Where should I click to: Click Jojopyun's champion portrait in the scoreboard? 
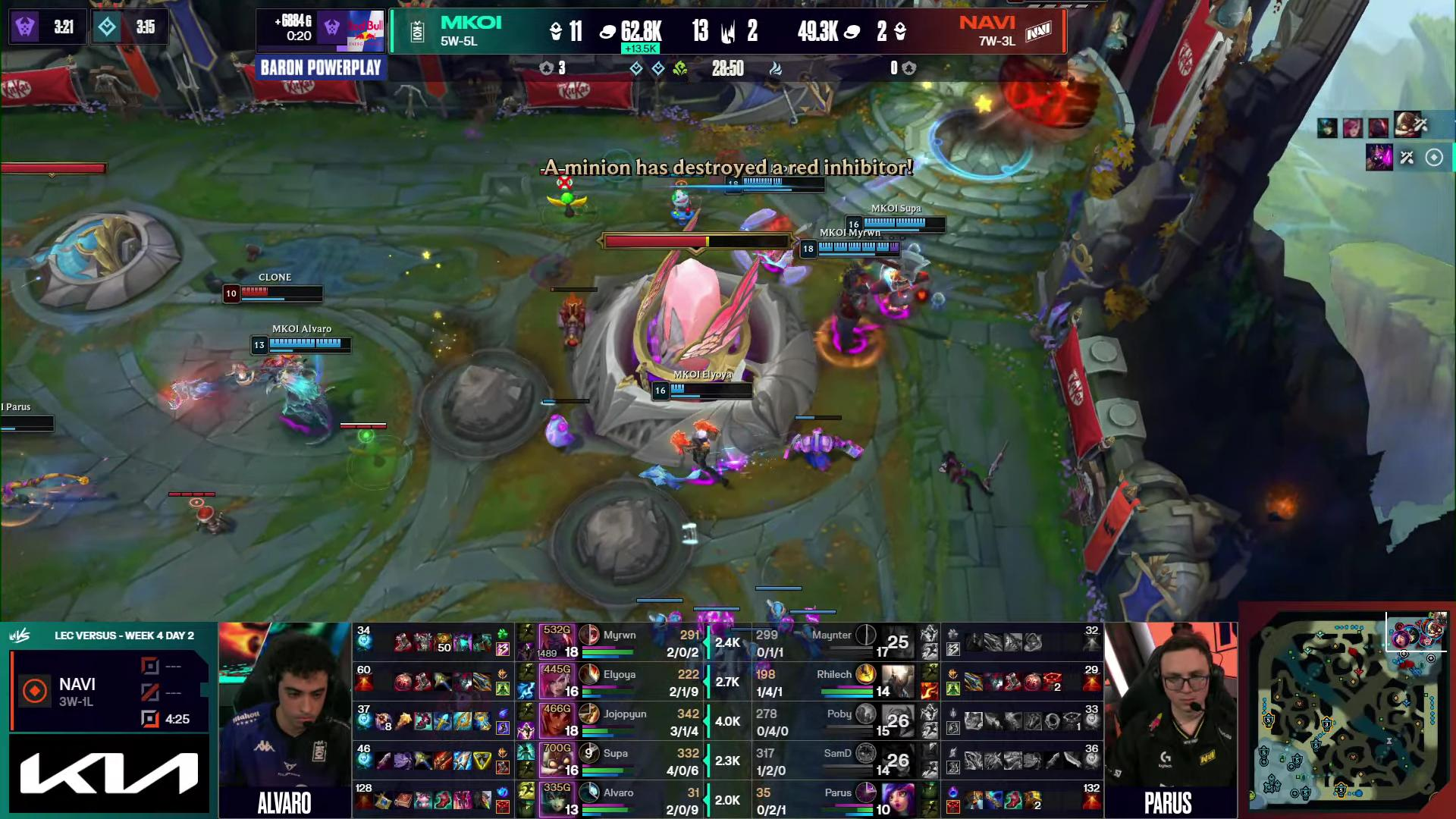557,721
